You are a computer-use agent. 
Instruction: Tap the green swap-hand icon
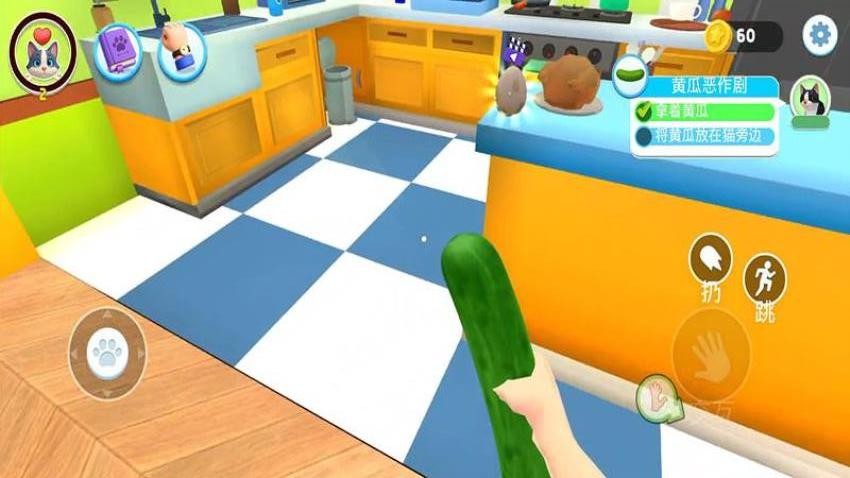tap(658, 397)
